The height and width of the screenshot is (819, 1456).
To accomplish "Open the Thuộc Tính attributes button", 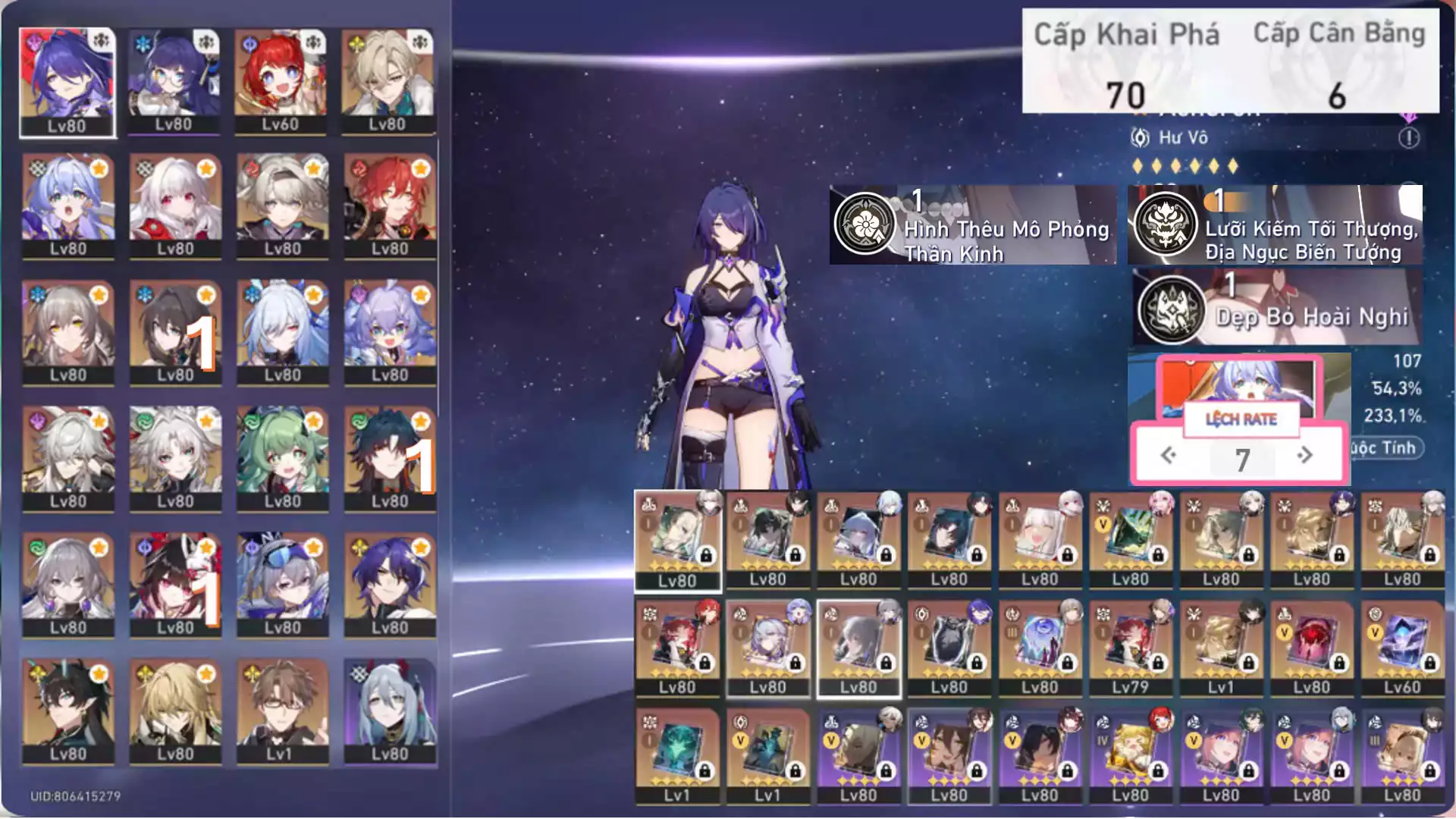I will point(1386,448).
